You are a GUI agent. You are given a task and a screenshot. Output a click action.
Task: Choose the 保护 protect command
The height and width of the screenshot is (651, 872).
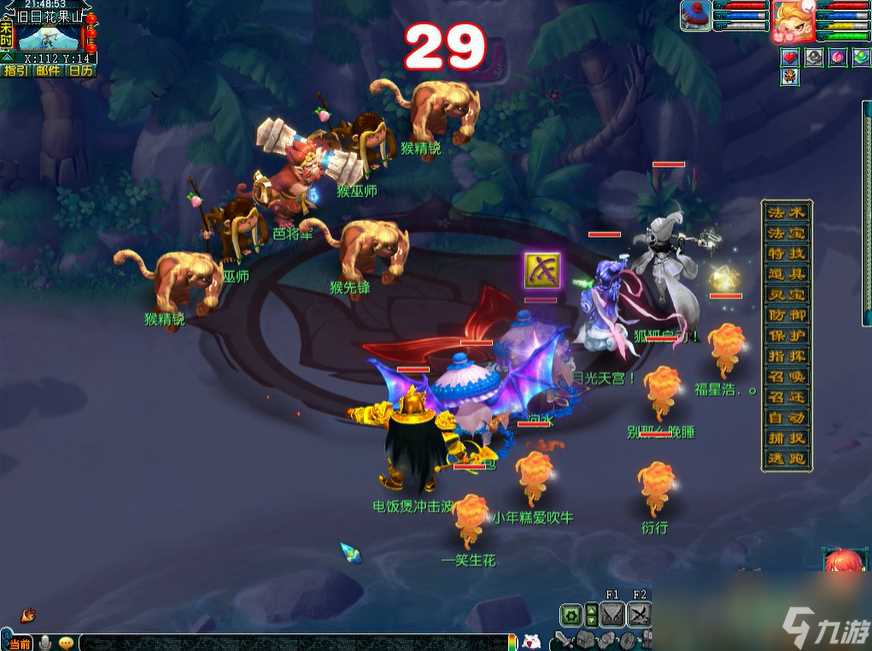(x=787, y=336)
